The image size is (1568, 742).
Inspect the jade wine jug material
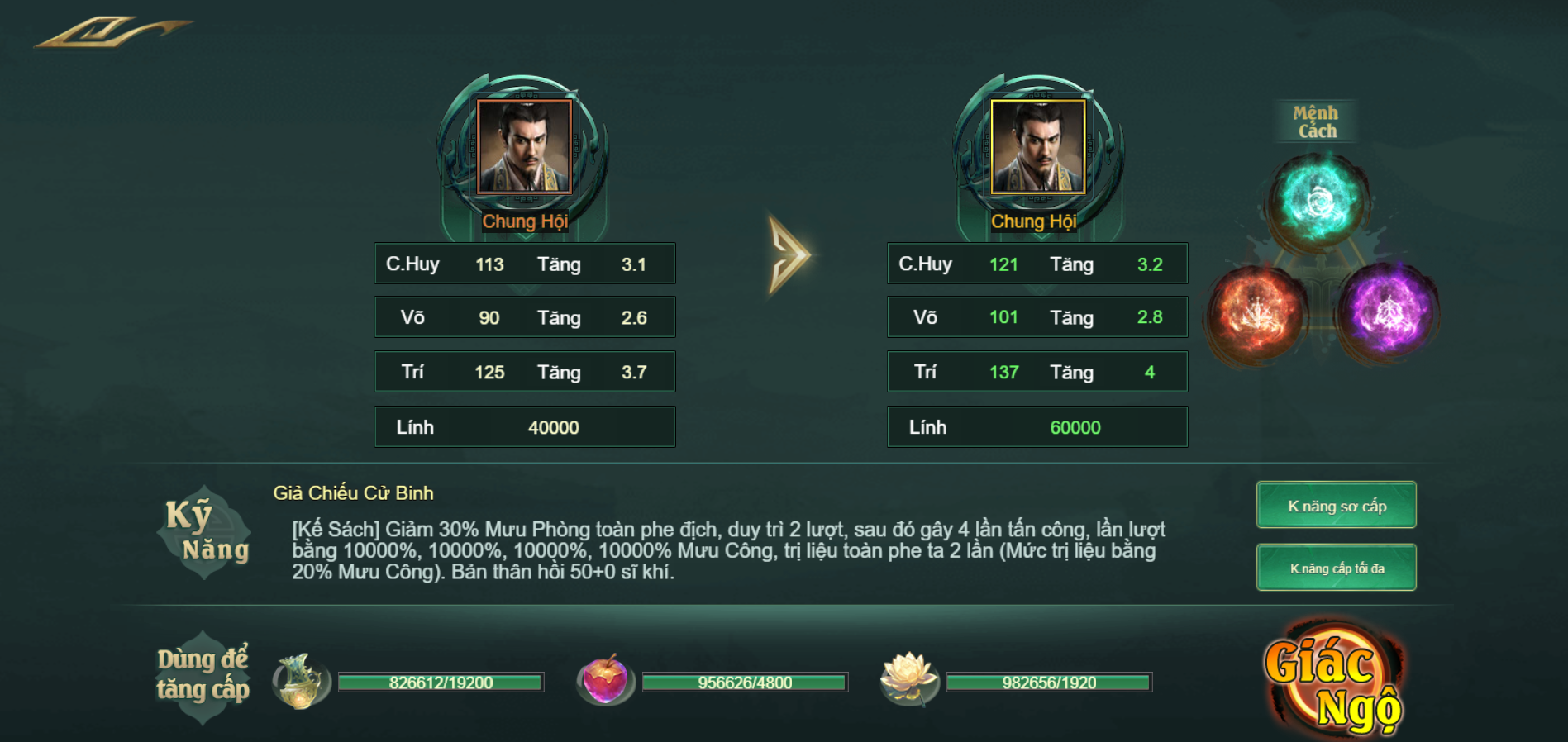pos(300,681)
